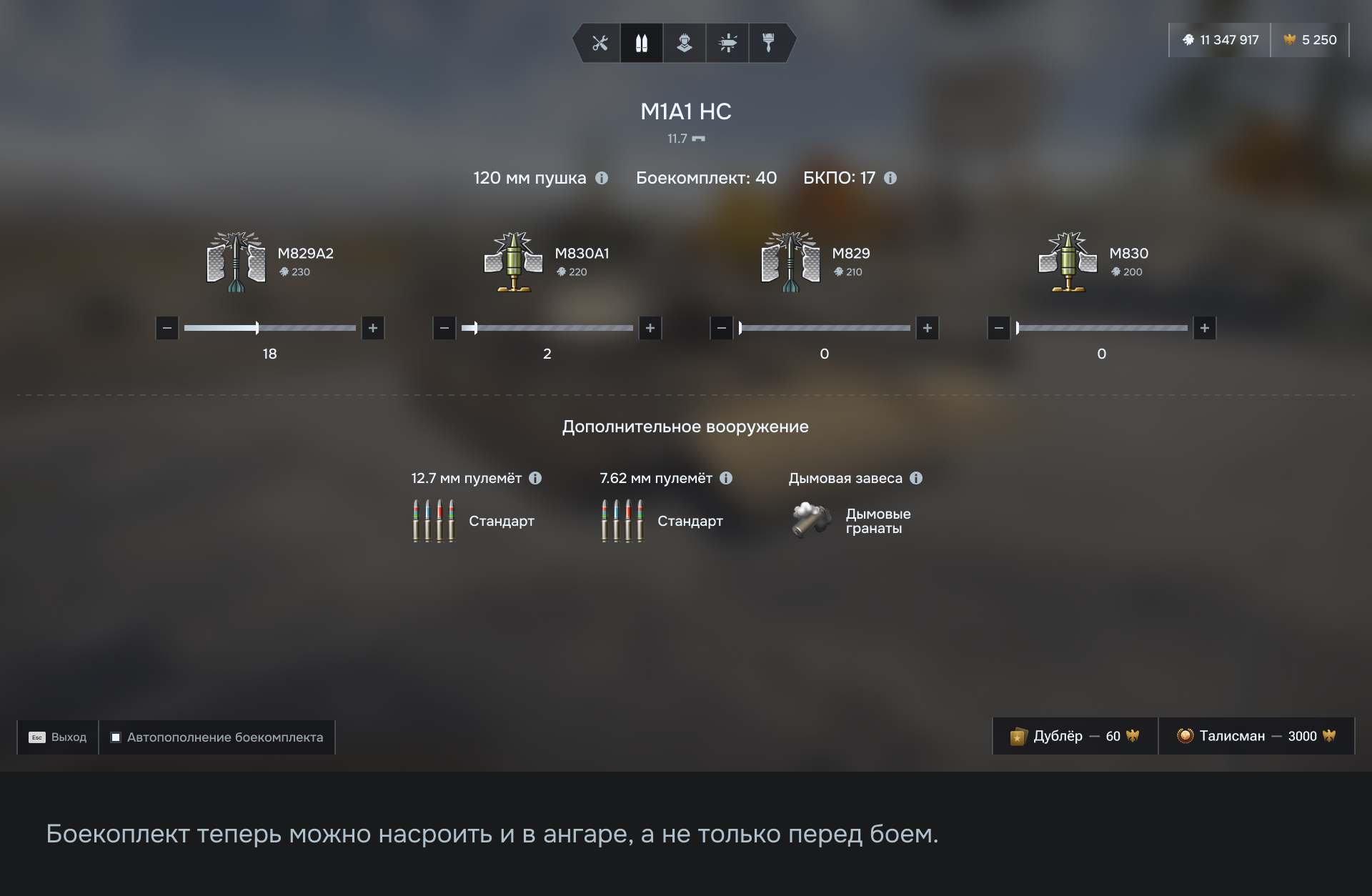Open Дымовая завеса info tooltip
Image resolution: width=1372 pixels, height=896 pixels.
917,478
